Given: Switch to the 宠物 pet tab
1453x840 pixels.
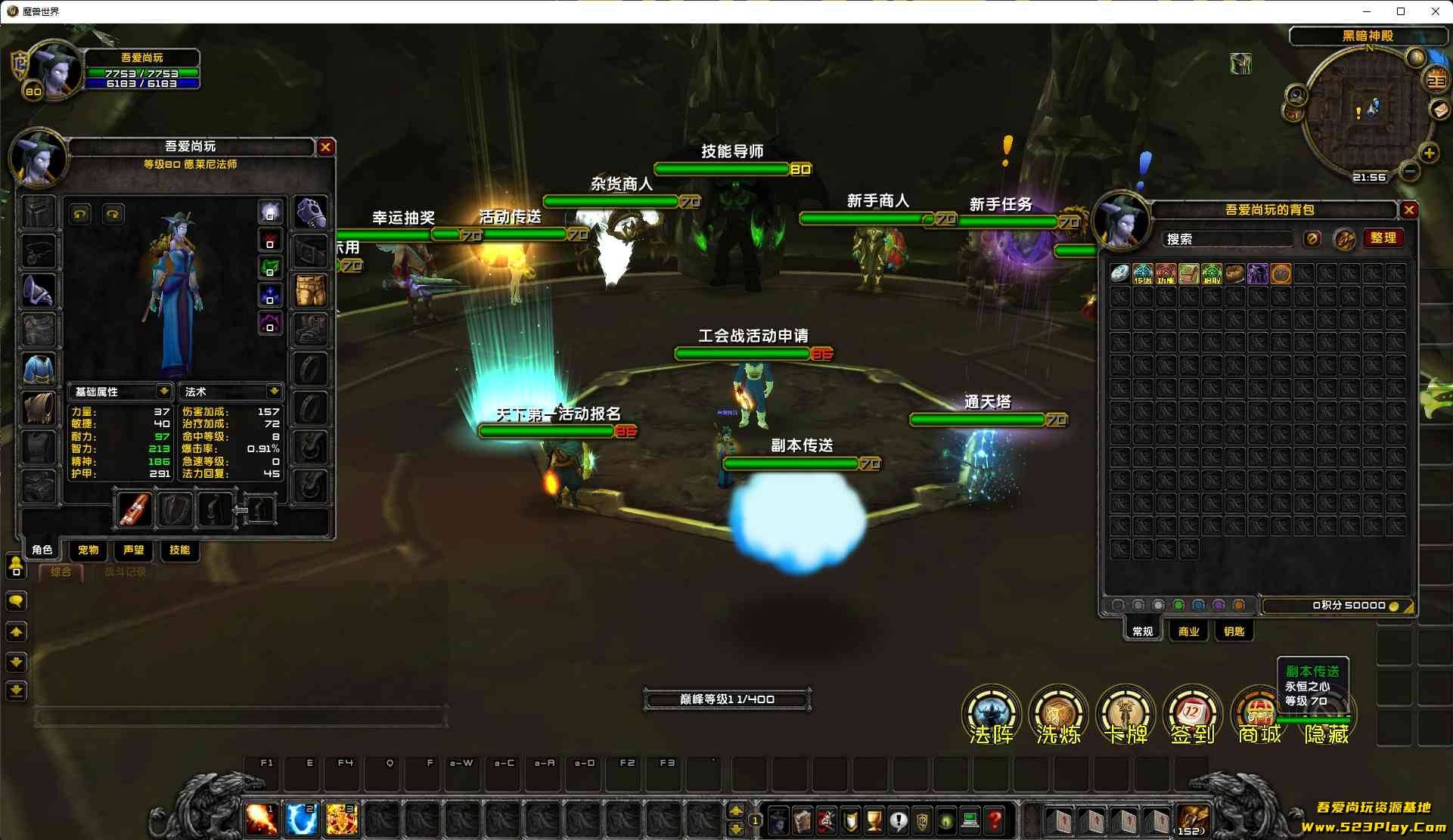Looking at the screenshot, I should pos(88,550).
